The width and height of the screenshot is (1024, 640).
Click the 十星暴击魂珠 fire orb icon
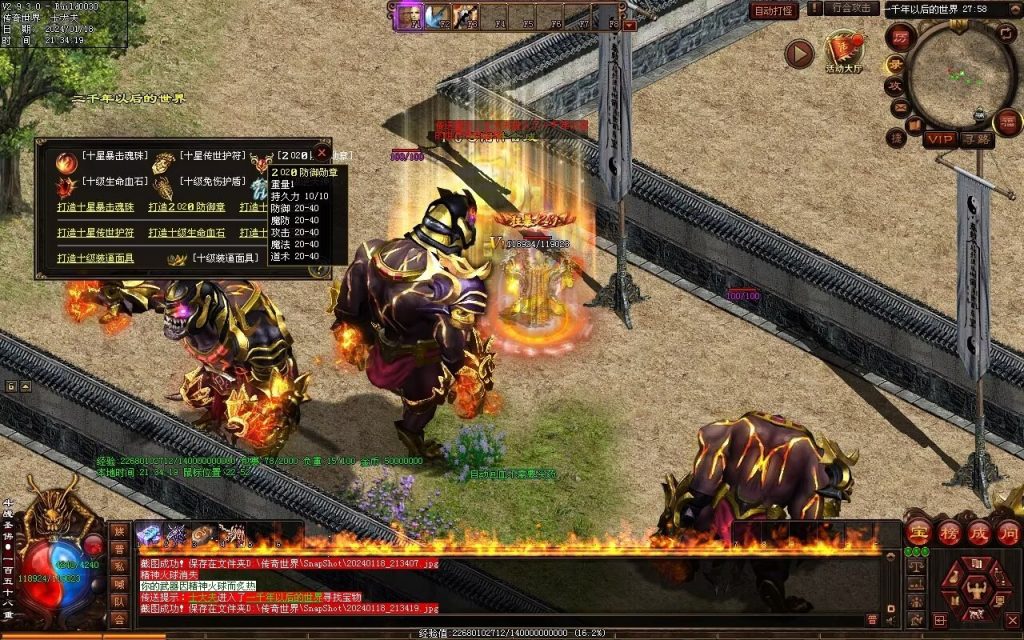67,160
